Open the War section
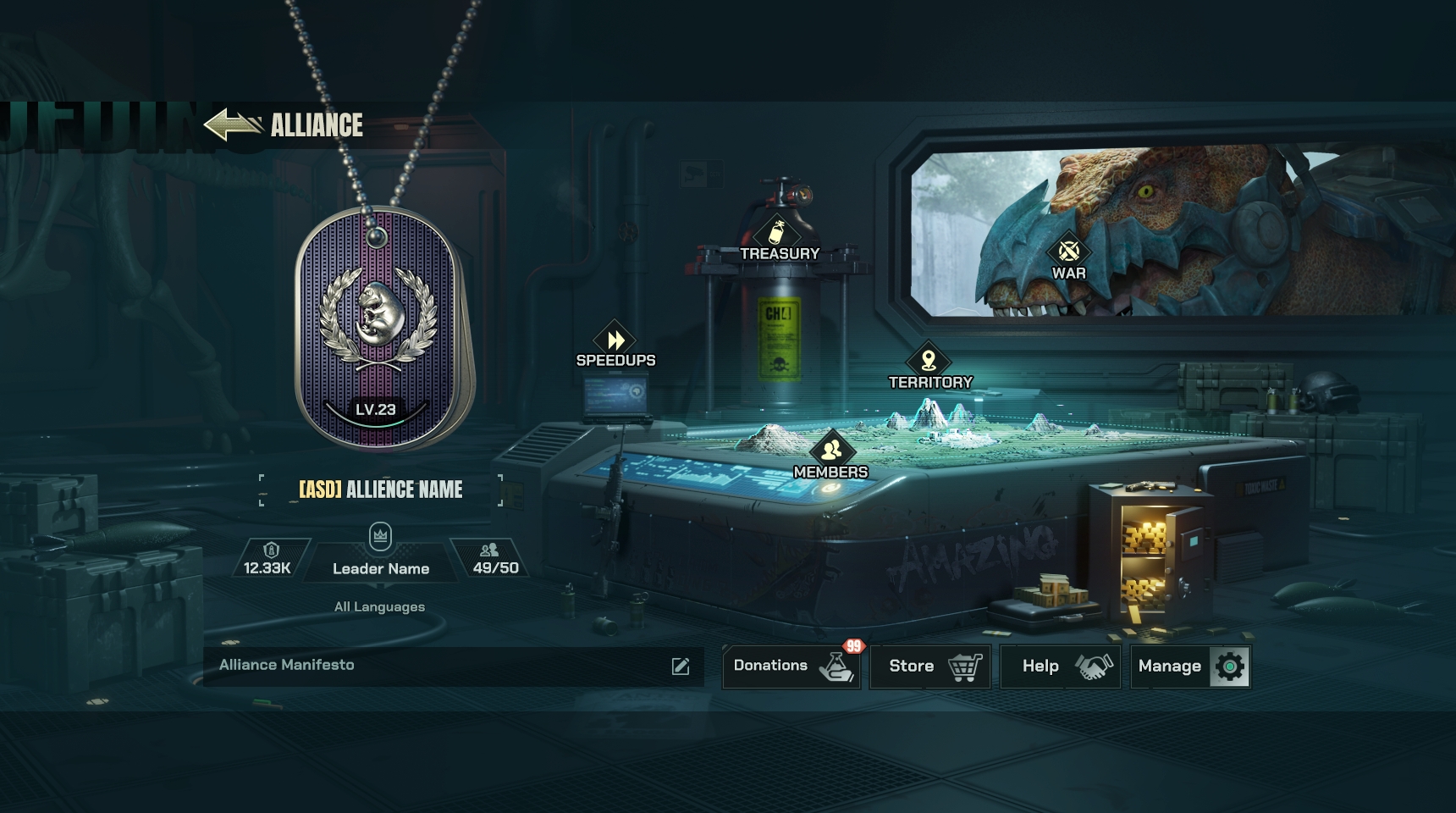This screenshot has width=1456, height=813. pyautogui.click(x=1068, y=258)
